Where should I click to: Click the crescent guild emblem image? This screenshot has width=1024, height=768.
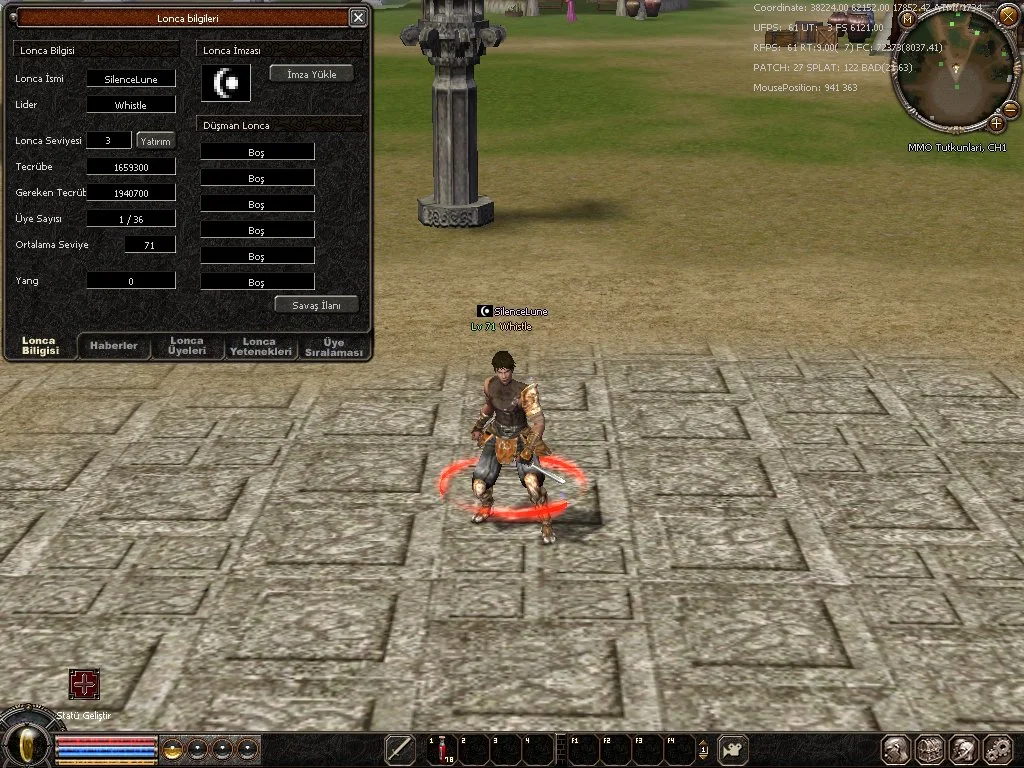click(225, 82)
